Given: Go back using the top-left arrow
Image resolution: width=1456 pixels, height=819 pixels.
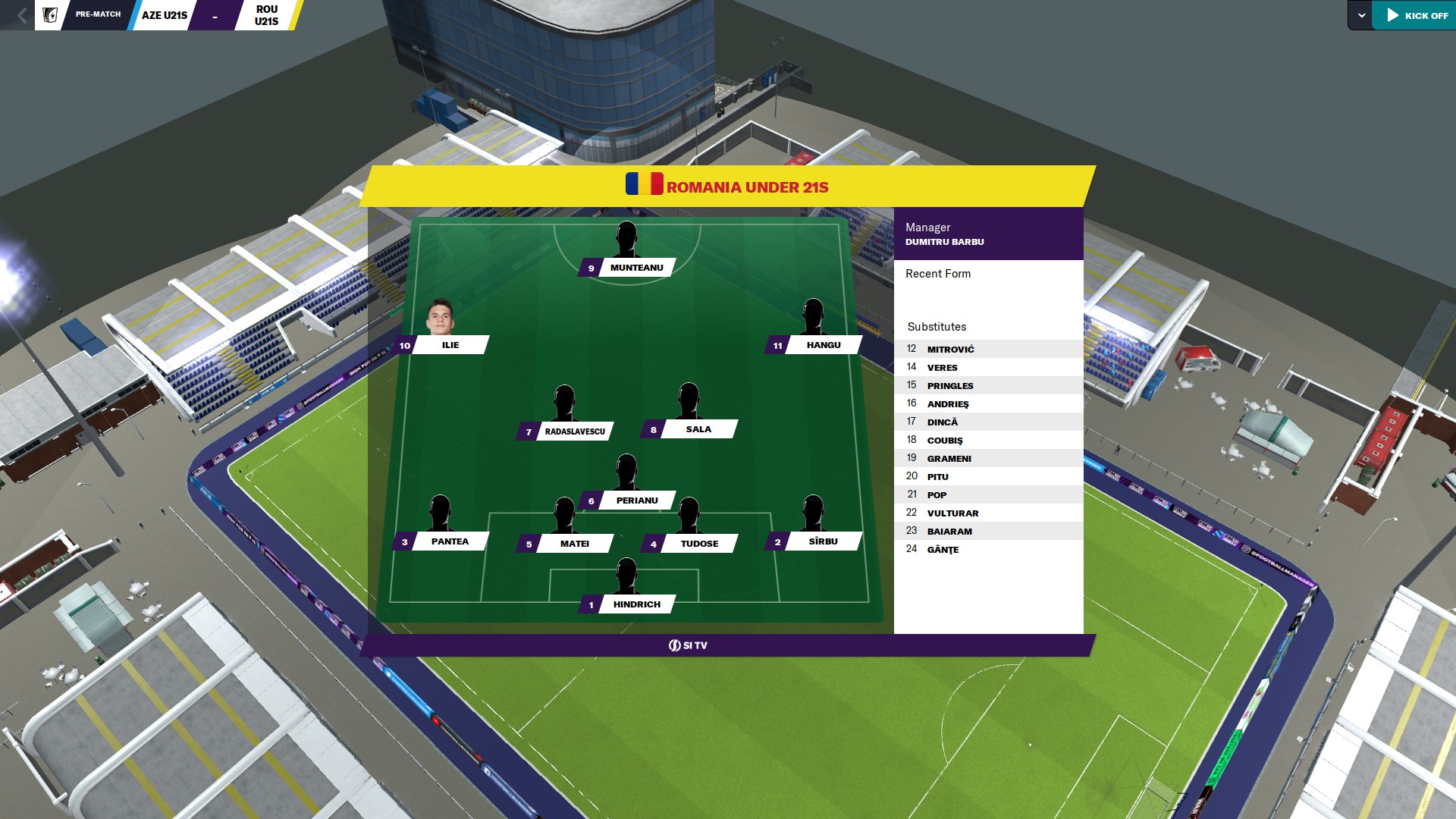Looking at the screenshot, I should tap(21, 15).
